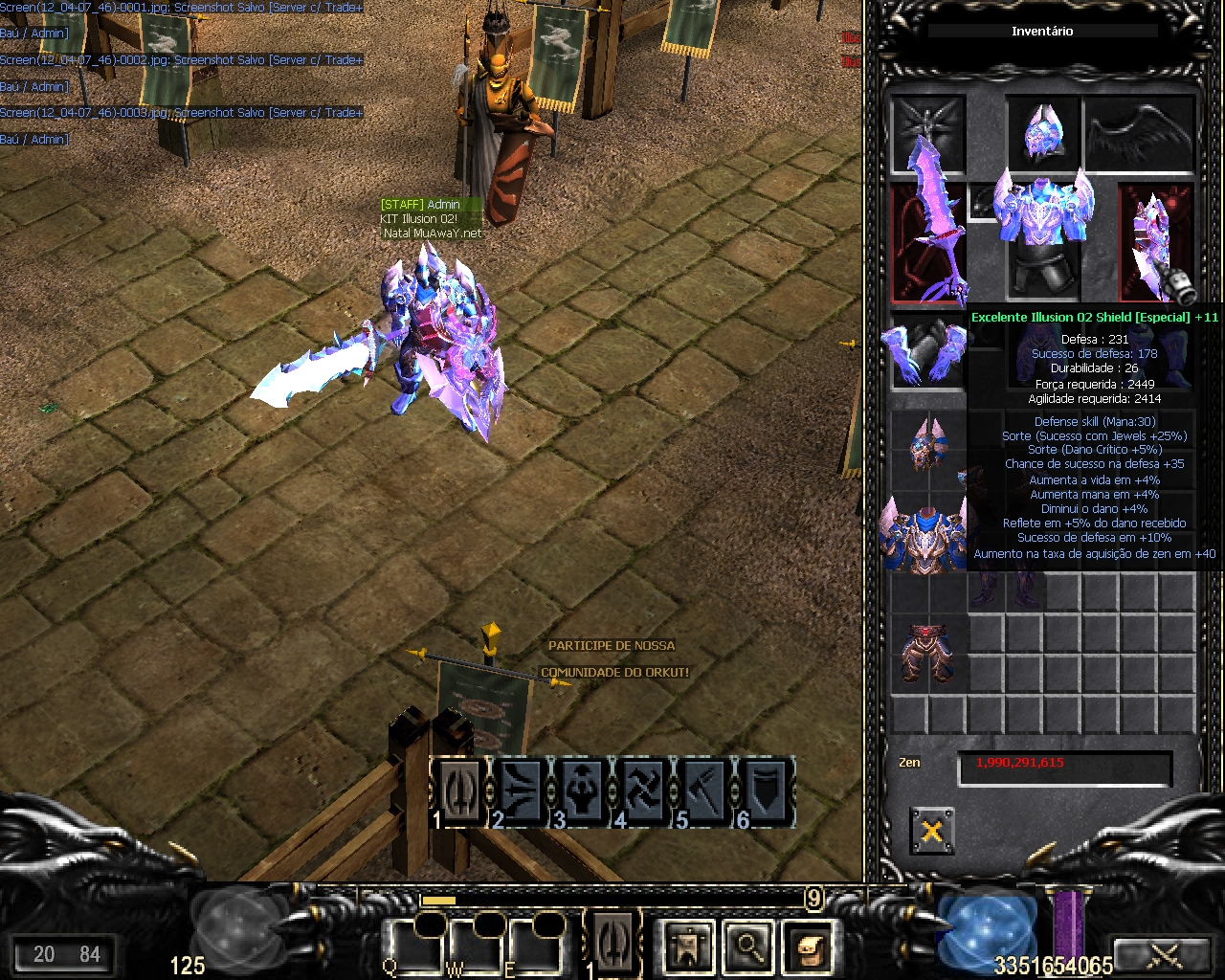Select the equipped chest armor slot
Image resolution: width=1225 pixels, height=980 pixels.
coord(1043,209)
